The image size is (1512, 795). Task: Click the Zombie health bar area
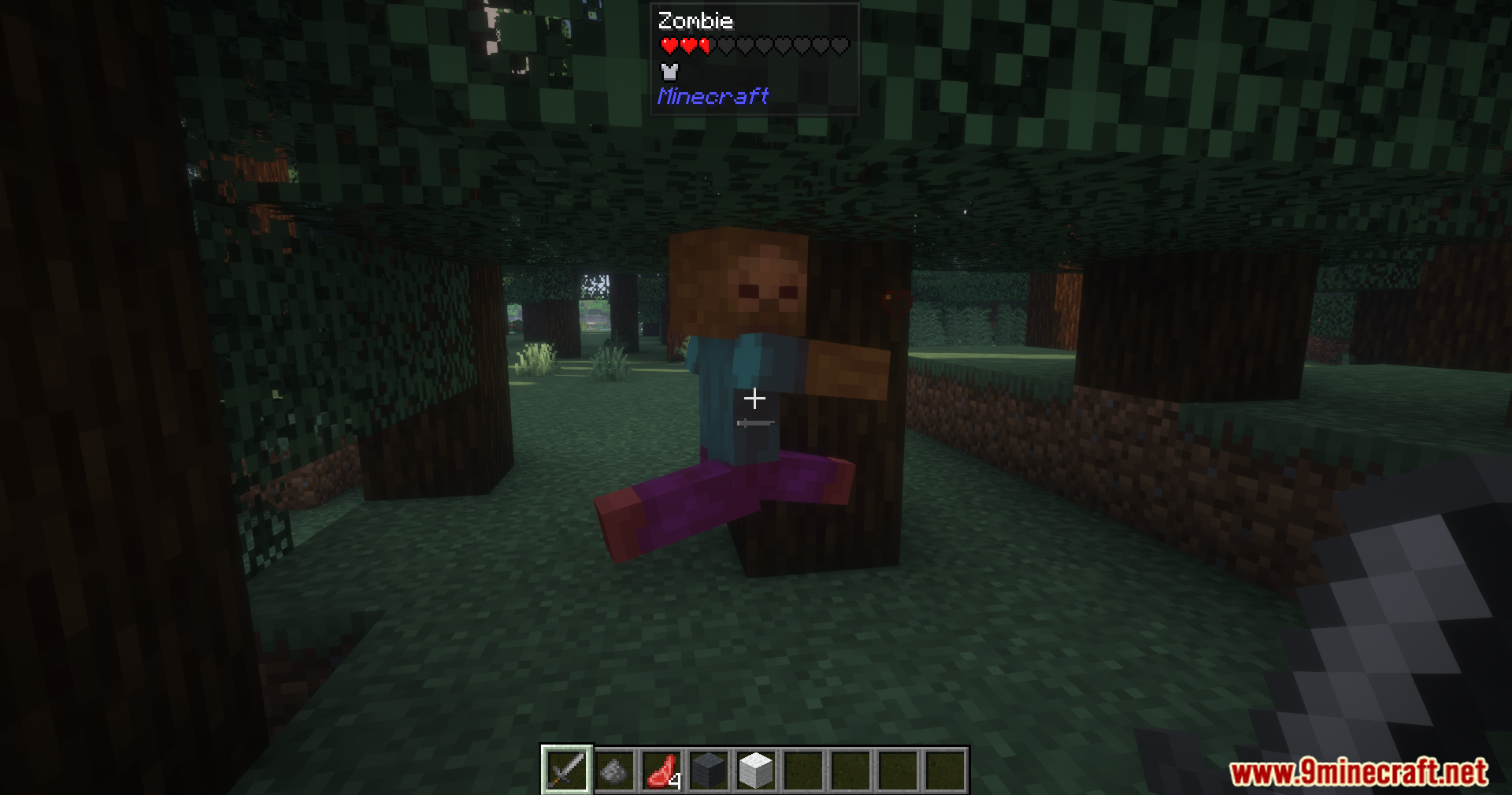752,45
